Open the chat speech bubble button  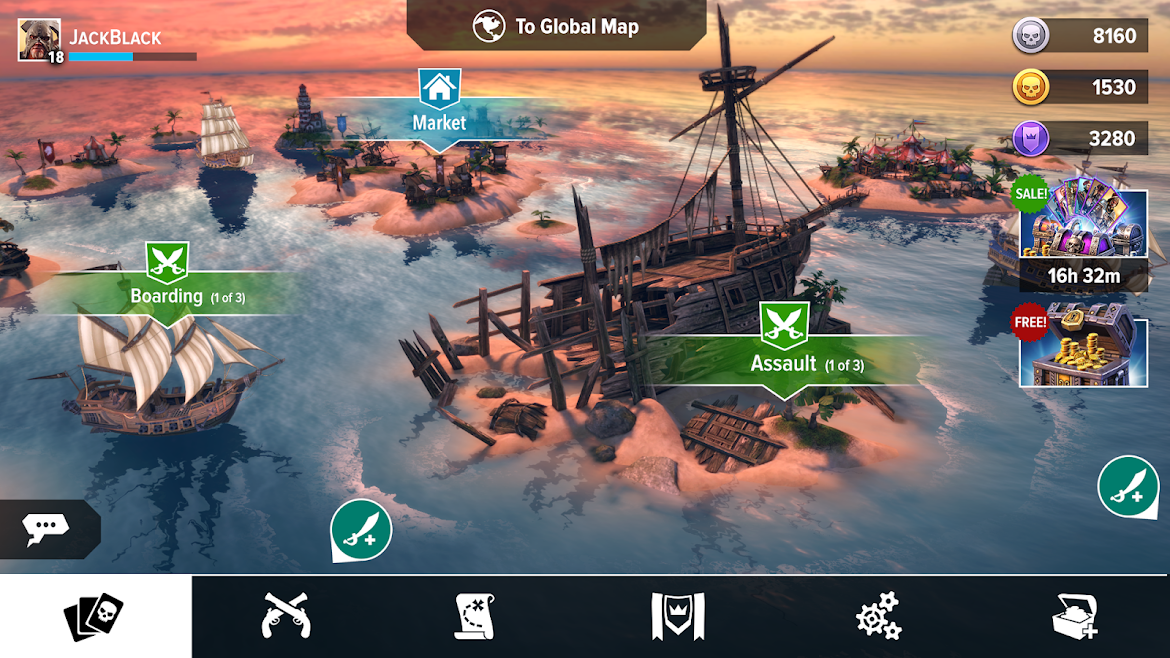(46, 528)
